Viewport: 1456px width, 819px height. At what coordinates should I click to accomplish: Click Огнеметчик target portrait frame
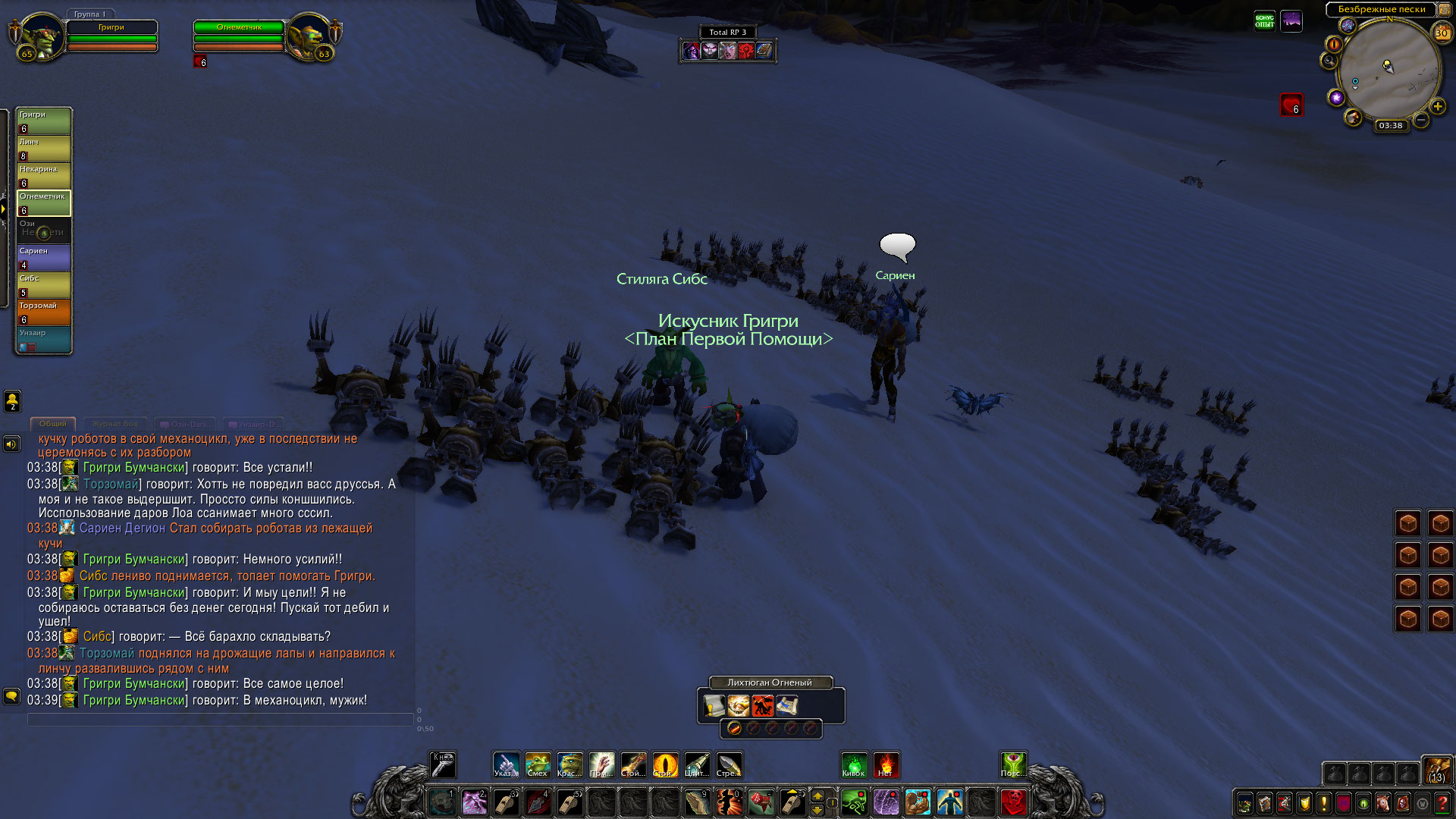tap(310, 36)
